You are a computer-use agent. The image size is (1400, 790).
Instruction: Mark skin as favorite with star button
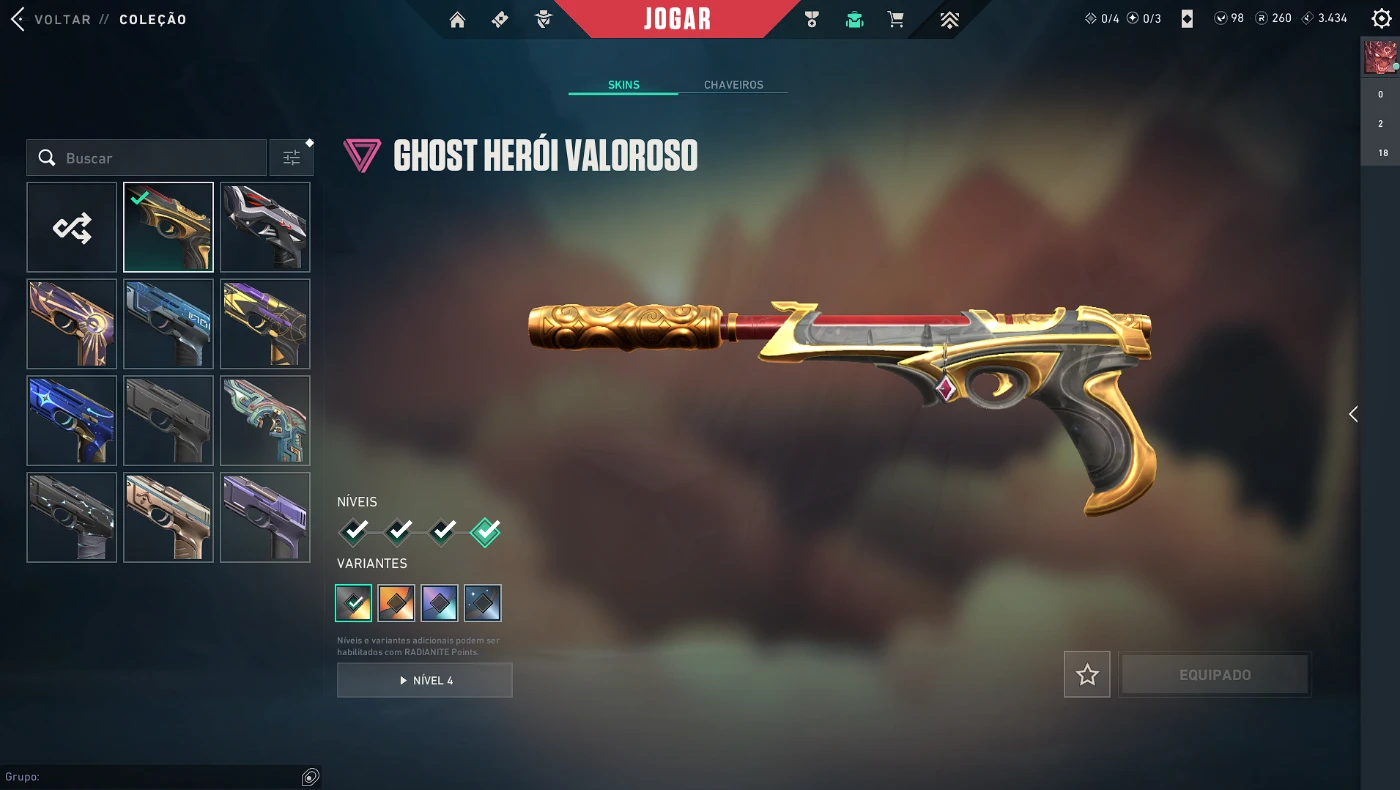coord(1087,675)
